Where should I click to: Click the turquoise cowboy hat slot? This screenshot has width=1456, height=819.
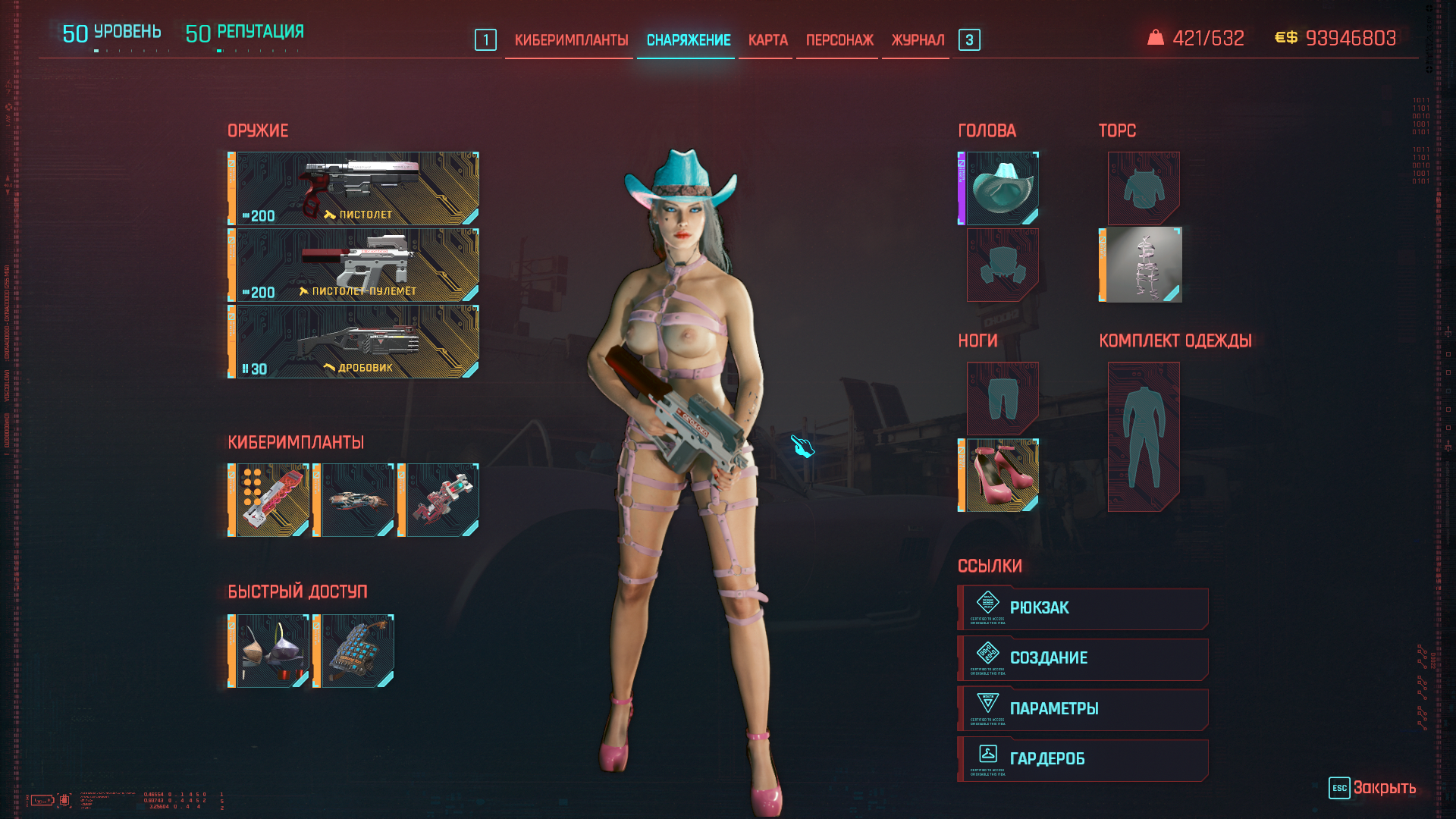1002,188
